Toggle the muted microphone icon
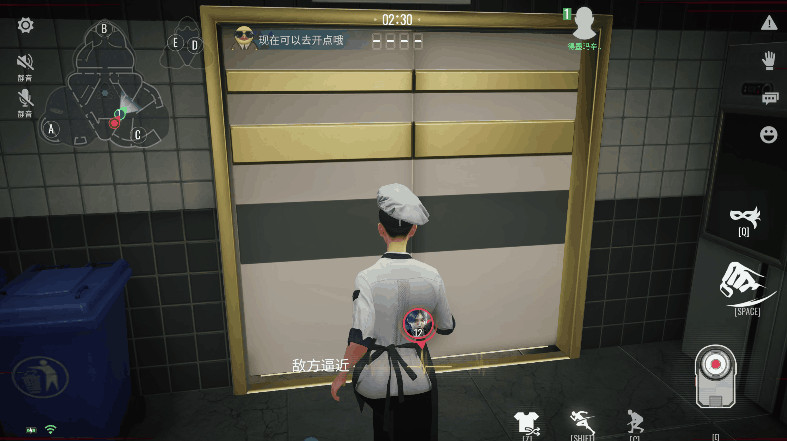The image size is (787, 441). (x=25, y=98)
